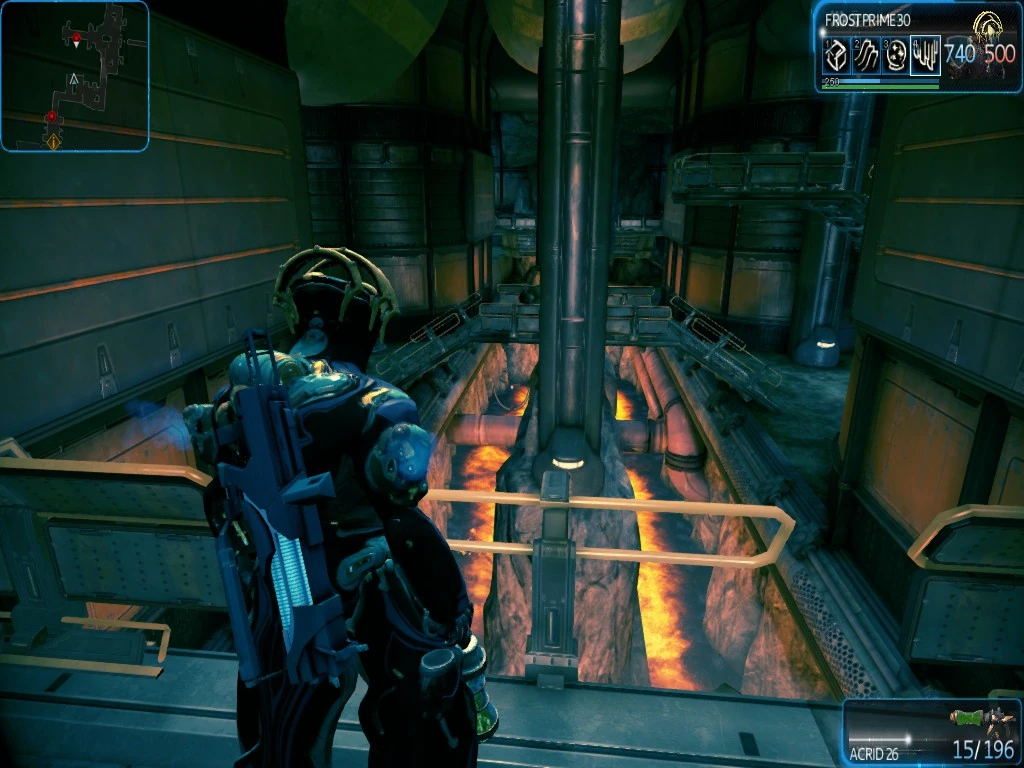Activate Frost's Freeze ability icon
The height and width of the screenshot is (768, 1024).
(x=835, y=56)
